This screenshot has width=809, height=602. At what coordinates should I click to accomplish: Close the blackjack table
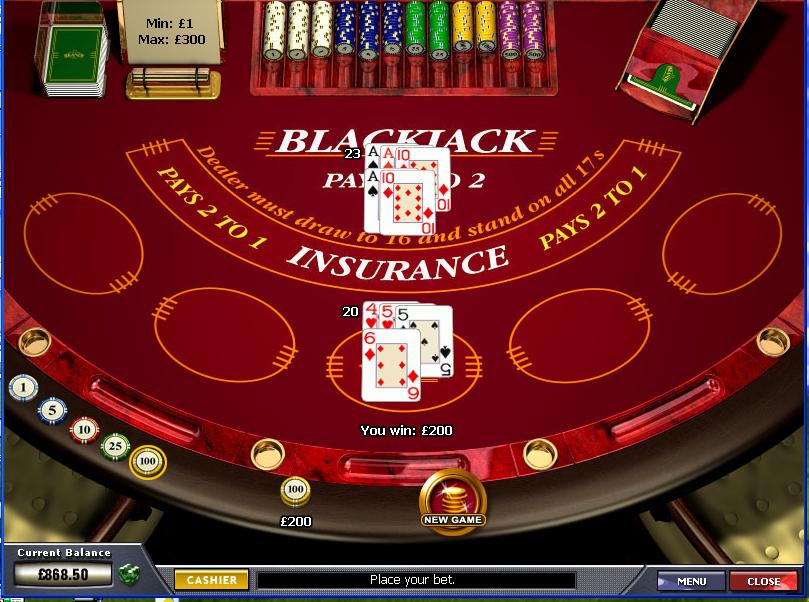point(763,581)
